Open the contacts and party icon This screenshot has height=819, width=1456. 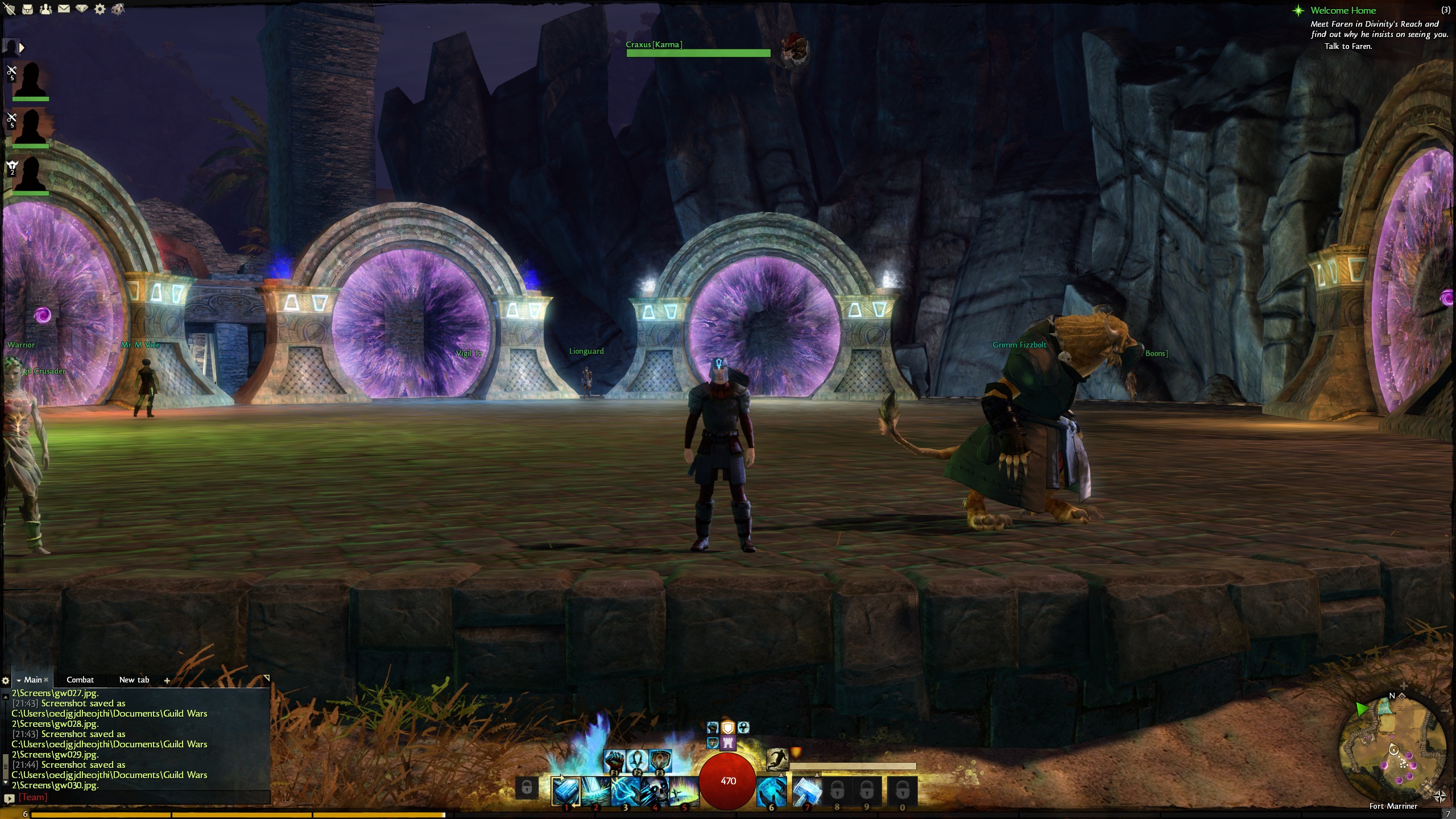click(x=45, y=9)
